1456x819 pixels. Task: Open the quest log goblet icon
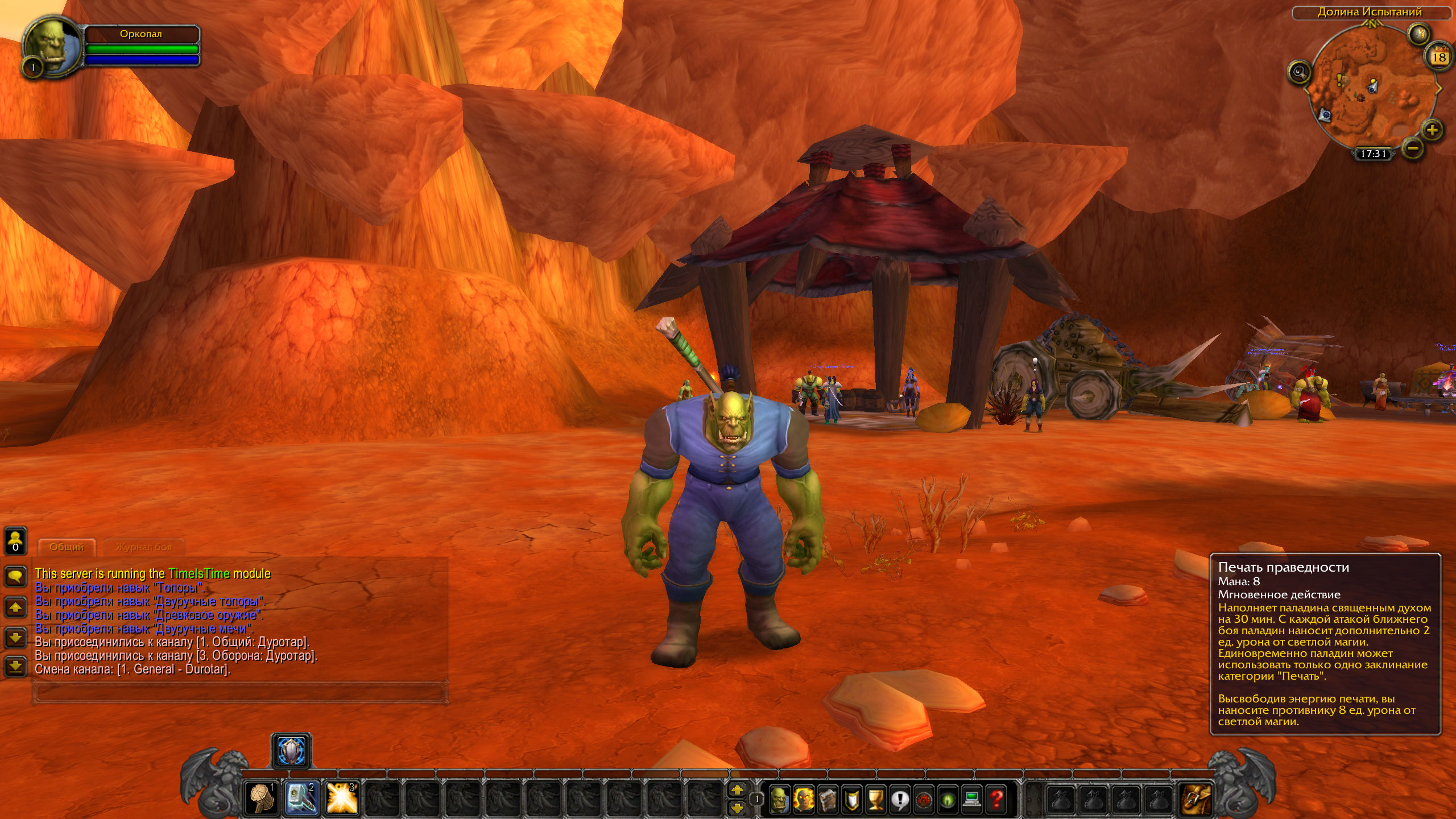click(x=875, y=799)
